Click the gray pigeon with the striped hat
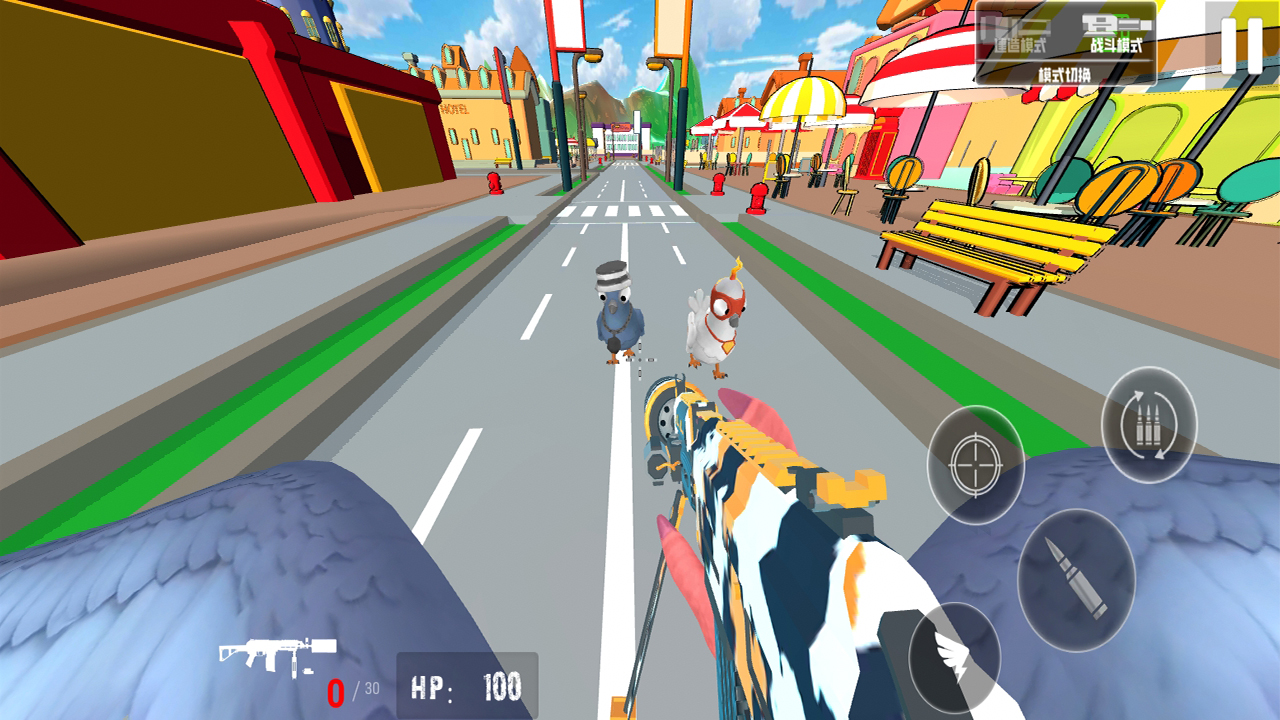Viewport: 1280px width, 720px height. 617,318
